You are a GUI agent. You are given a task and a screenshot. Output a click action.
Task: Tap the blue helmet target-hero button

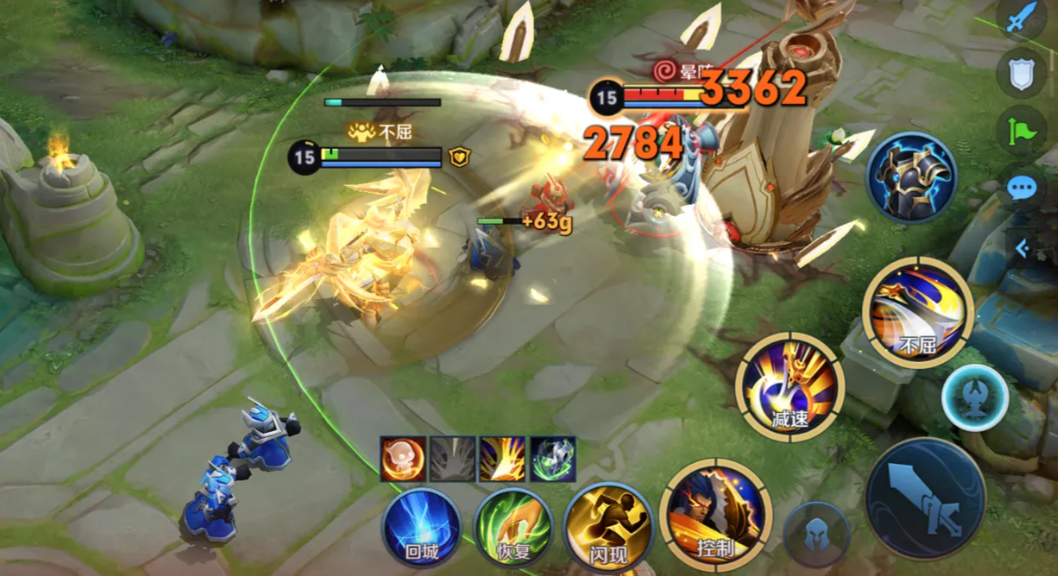click(x=816, y=534)
